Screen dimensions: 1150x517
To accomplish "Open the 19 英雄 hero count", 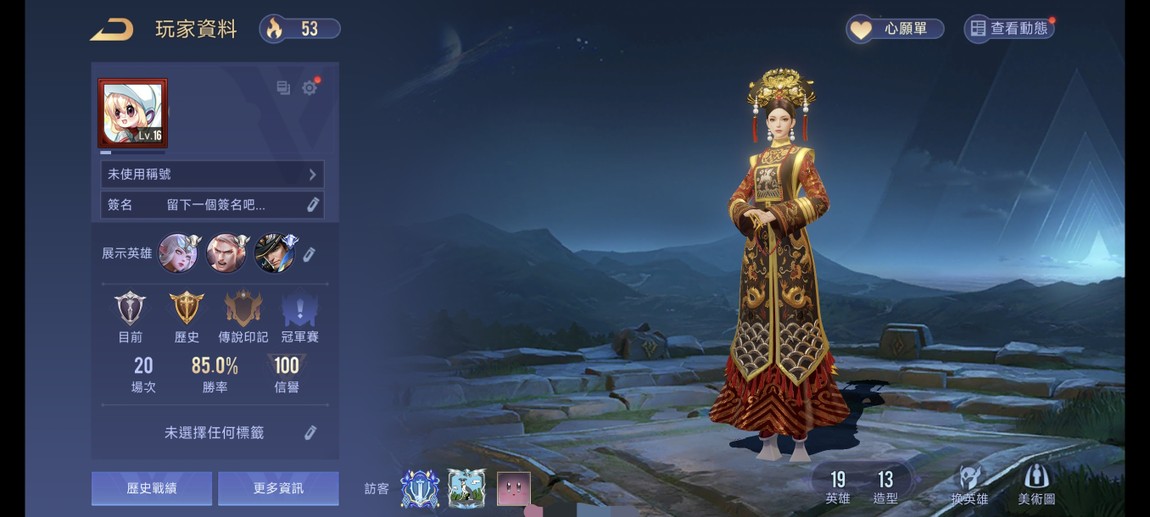I will click(837, 487).
